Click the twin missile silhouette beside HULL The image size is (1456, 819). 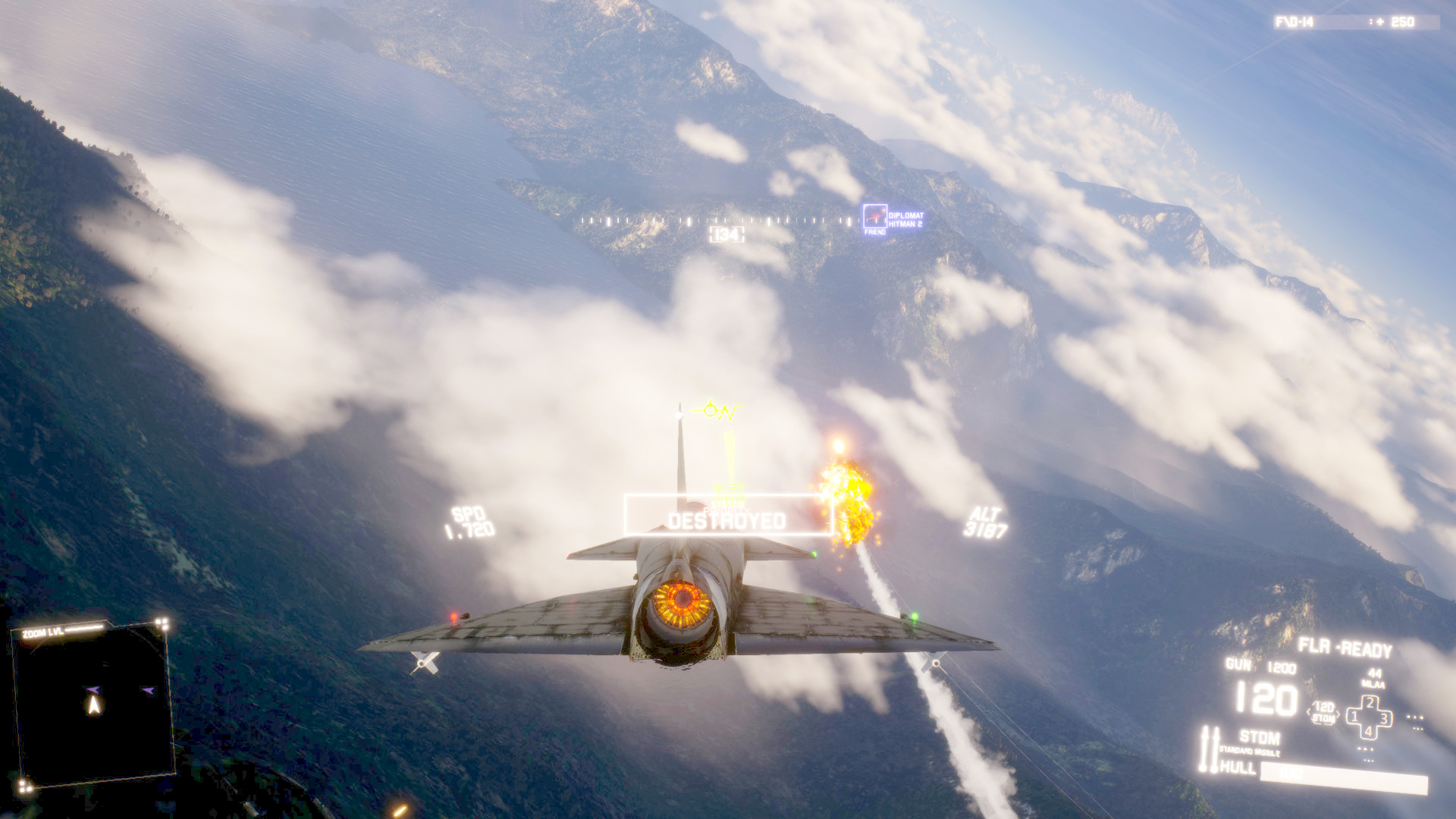pyautogui.click(x=1210, y=749)
